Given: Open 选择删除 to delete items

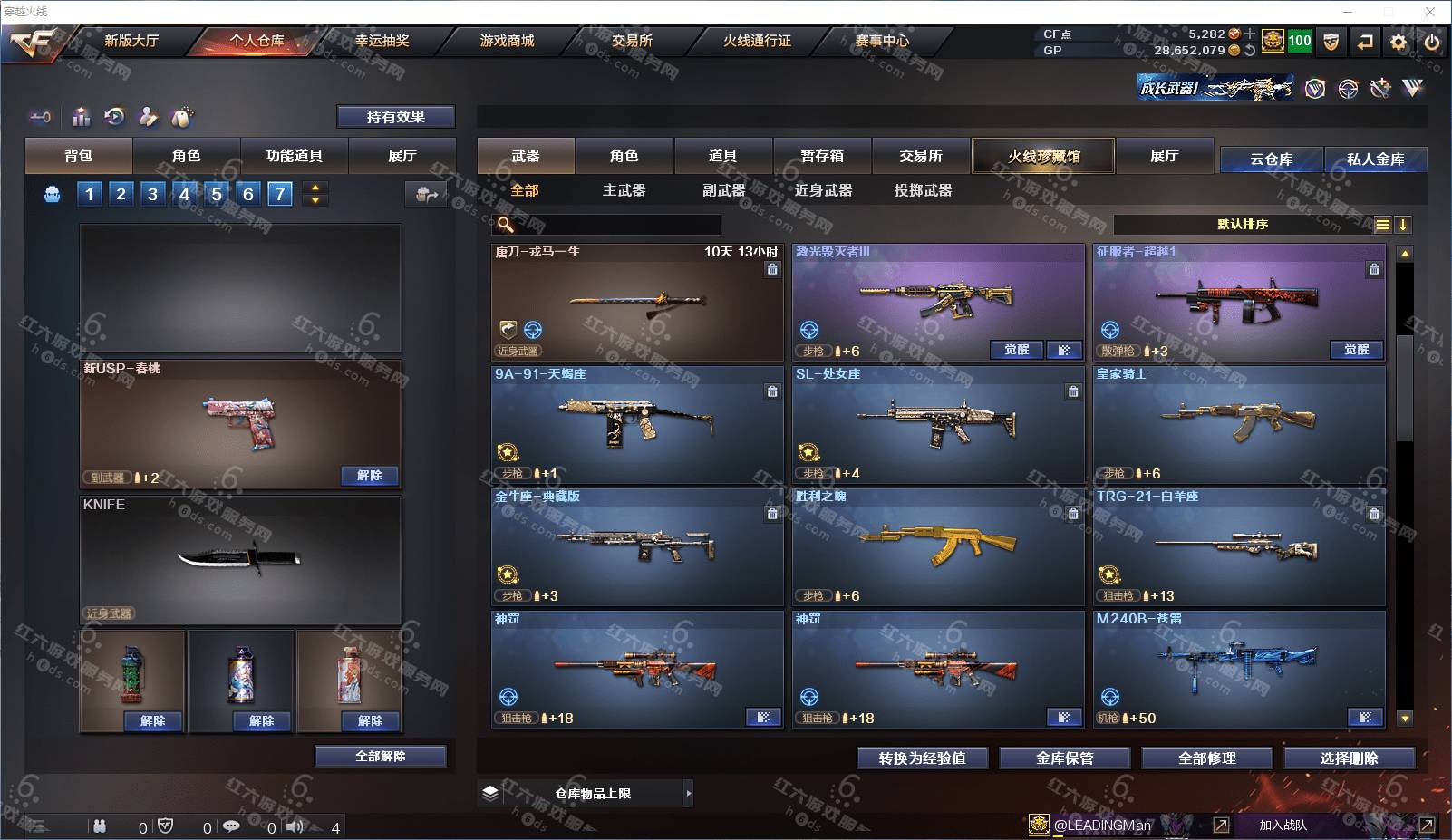Looking at the screenshot, I should (1349, 758).
